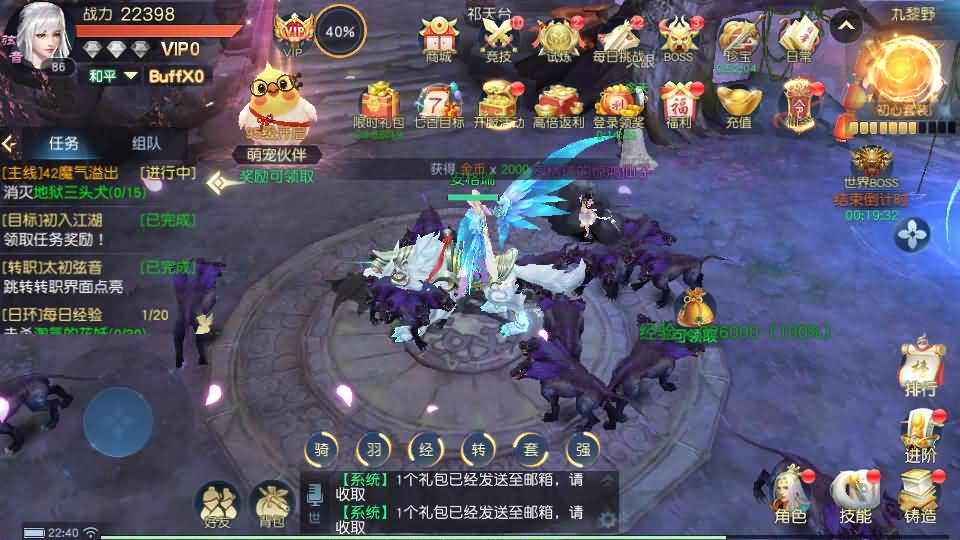Collapse the top icon bar with the arrow
Viewport: 960px width, 540px height.
[x=846, y=25]
